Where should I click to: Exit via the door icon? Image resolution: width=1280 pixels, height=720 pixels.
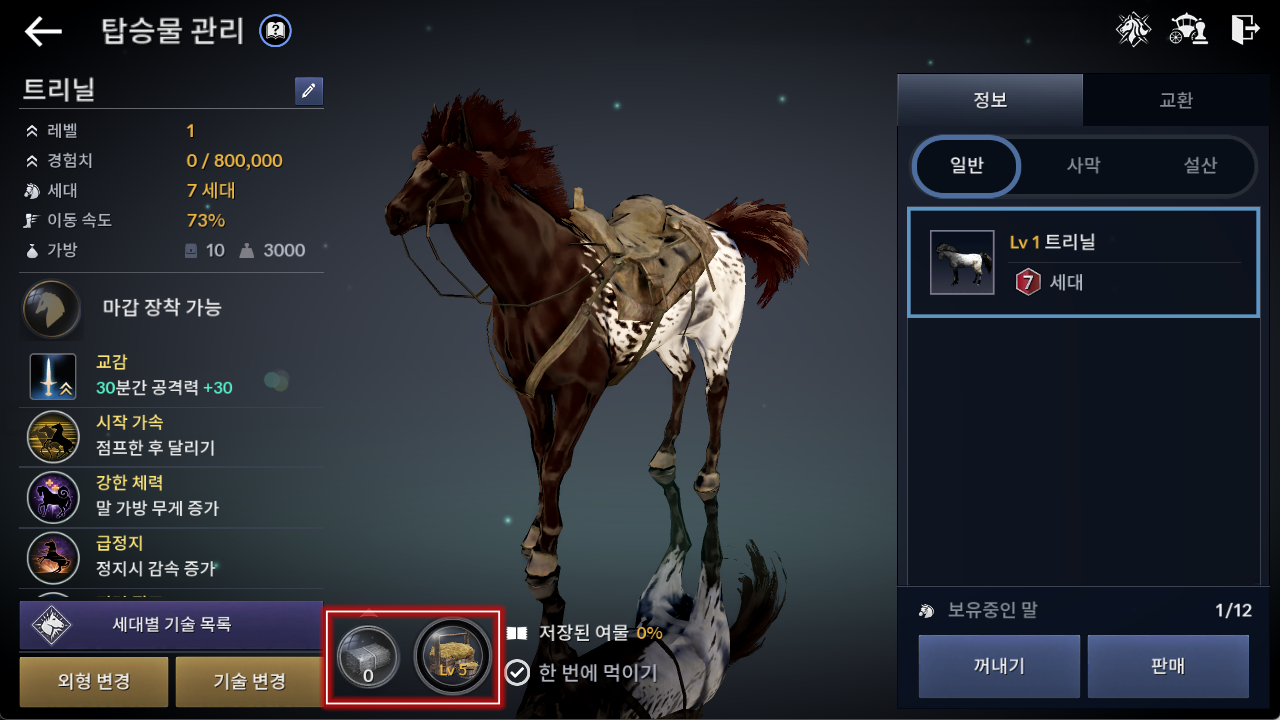[1244, 30]
